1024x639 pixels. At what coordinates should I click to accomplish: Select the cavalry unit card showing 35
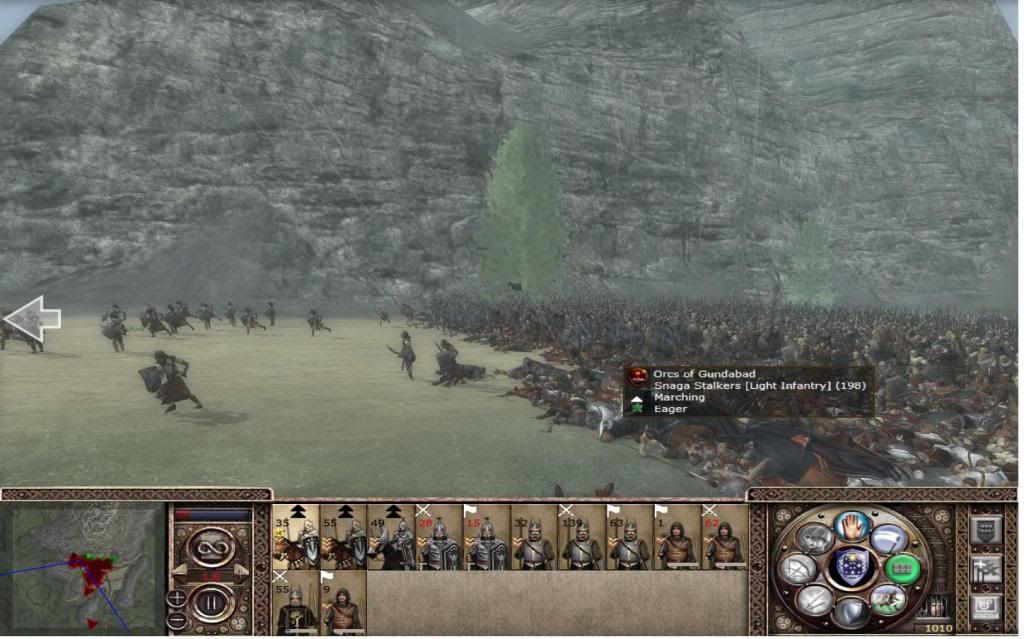coord(296,537)
